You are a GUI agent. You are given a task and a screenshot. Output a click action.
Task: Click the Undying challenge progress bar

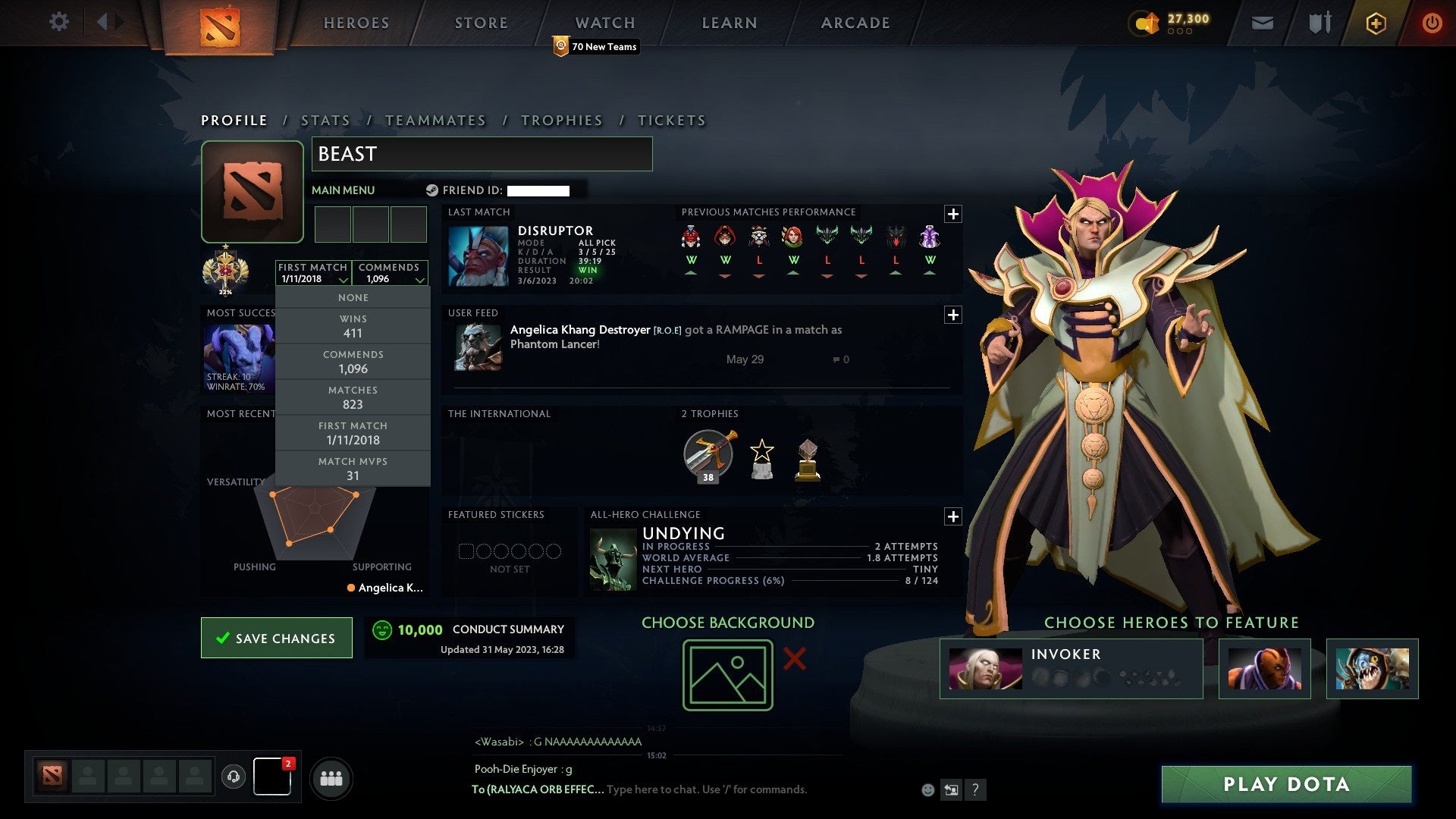789,581
